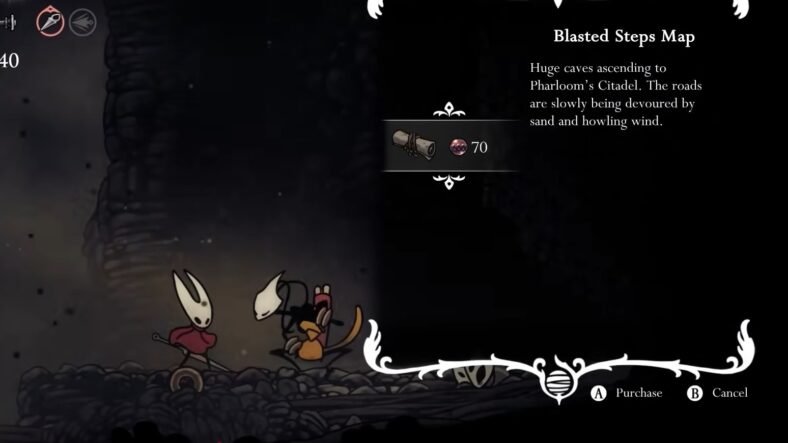Click the red-ringed tool icon in HUD
This screenshot has height=443, width=788.
[50, 21]
